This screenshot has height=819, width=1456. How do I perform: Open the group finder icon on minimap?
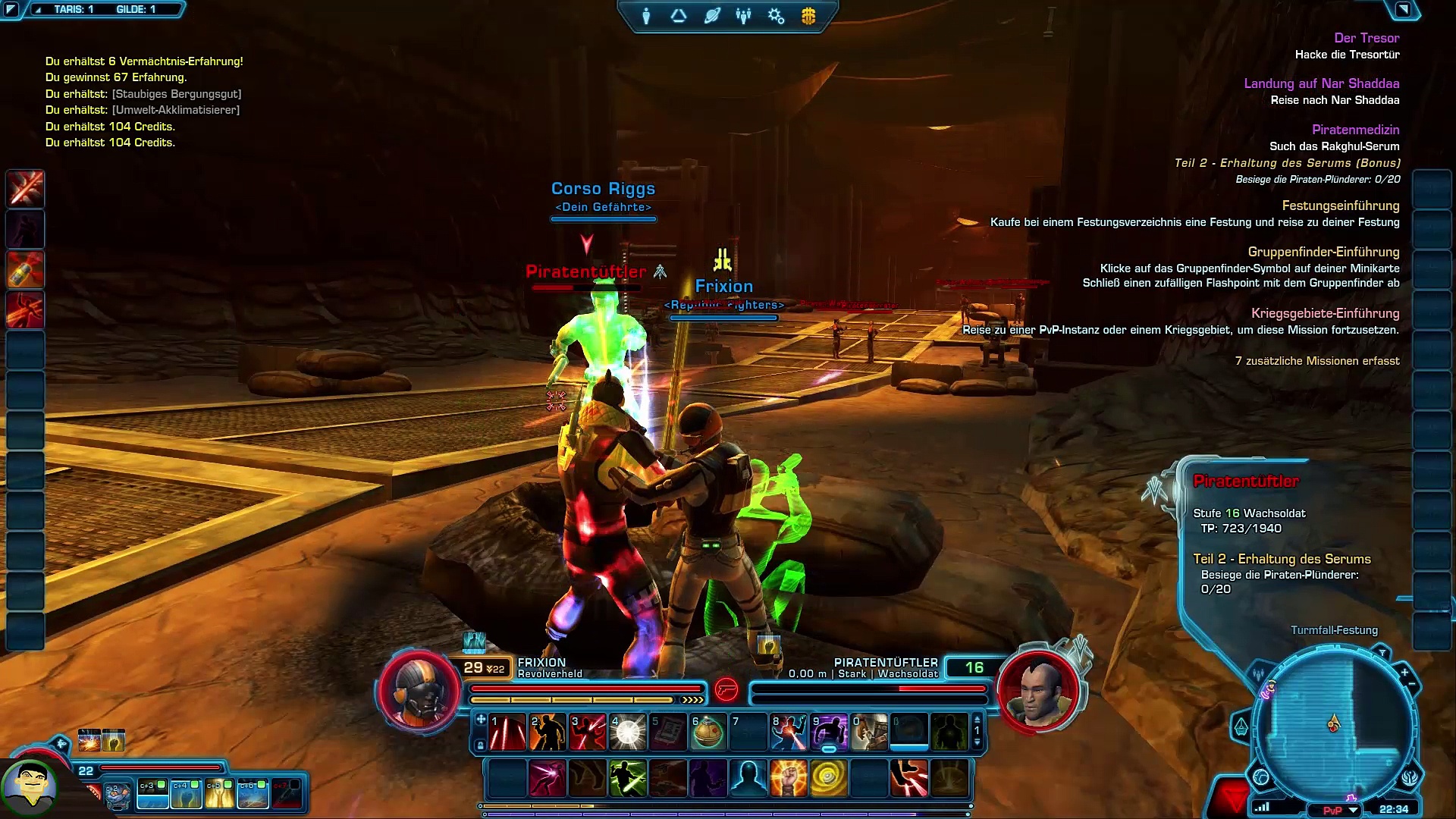click(1259, 673)
